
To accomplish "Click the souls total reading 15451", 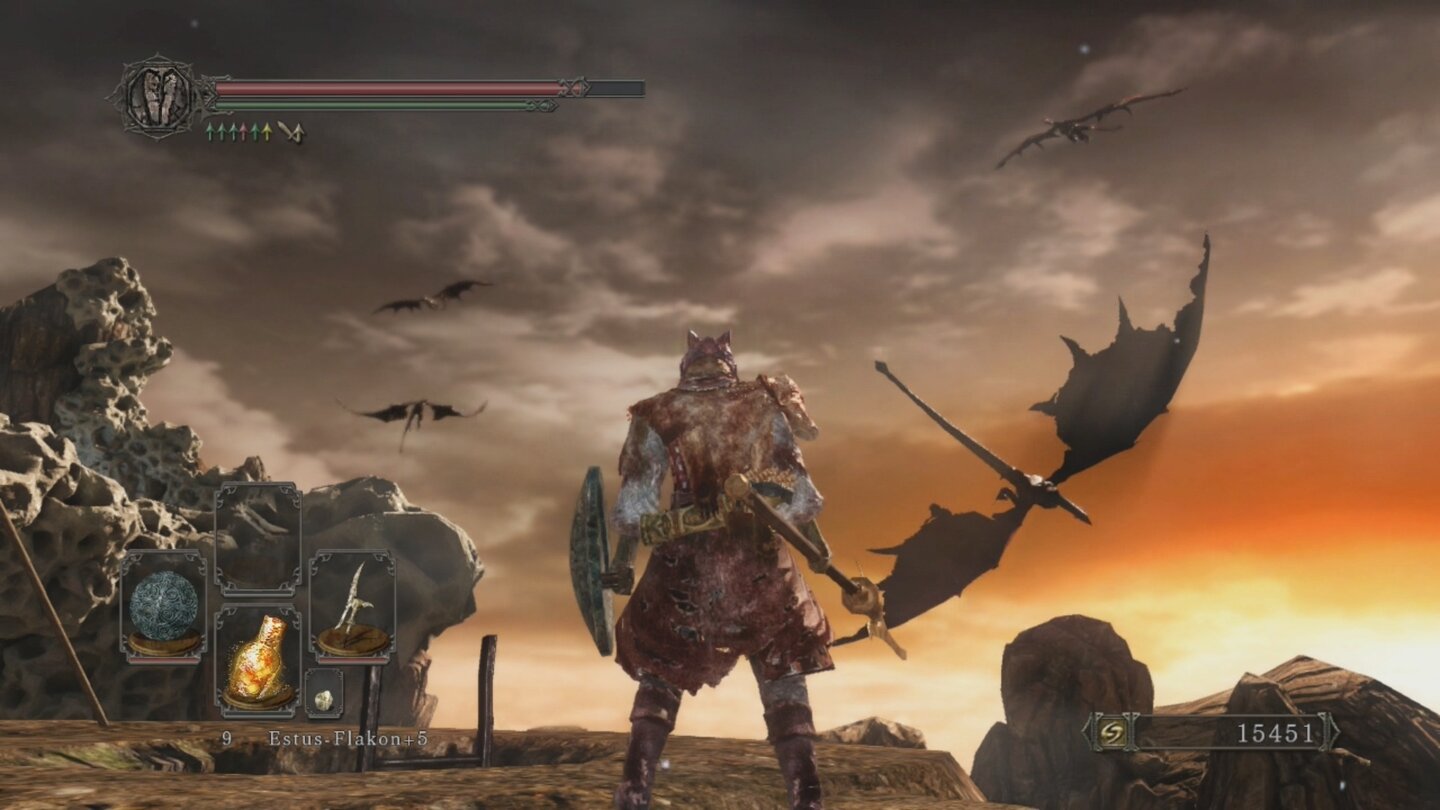I will pyautogui.click(x=1274, y=733).
